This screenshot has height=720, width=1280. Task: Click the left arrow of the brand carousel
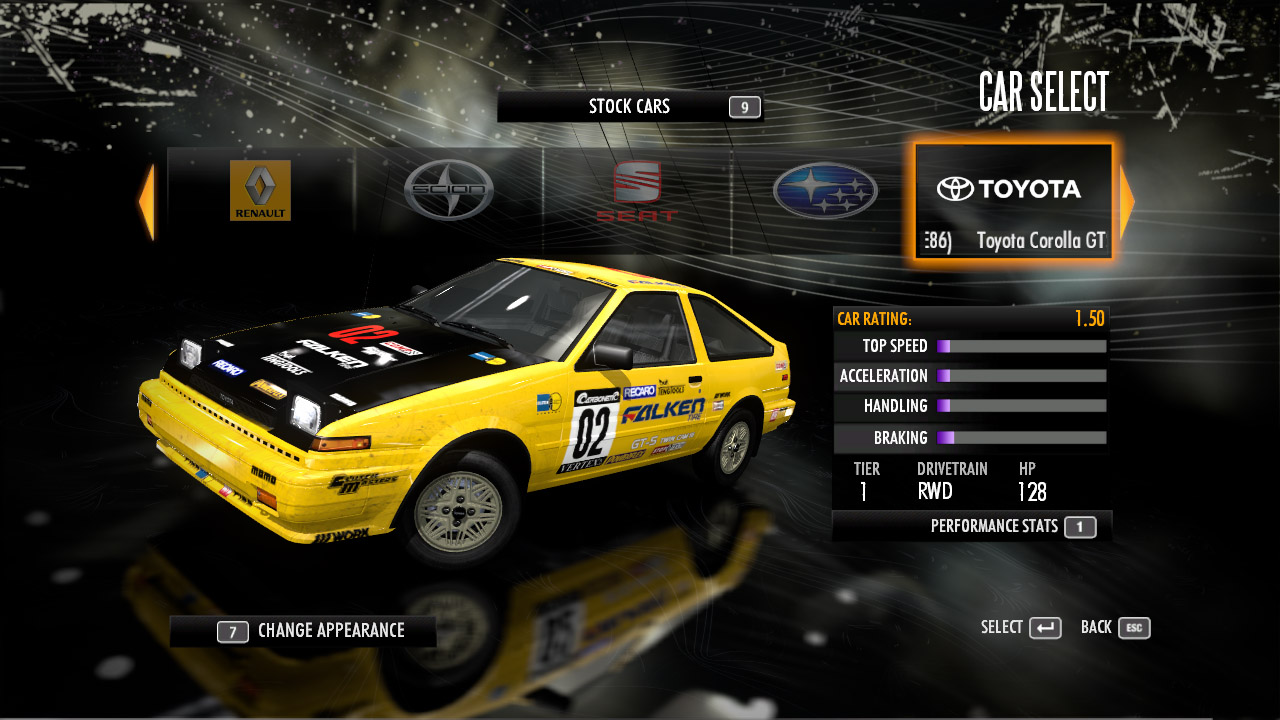point(147,202)
